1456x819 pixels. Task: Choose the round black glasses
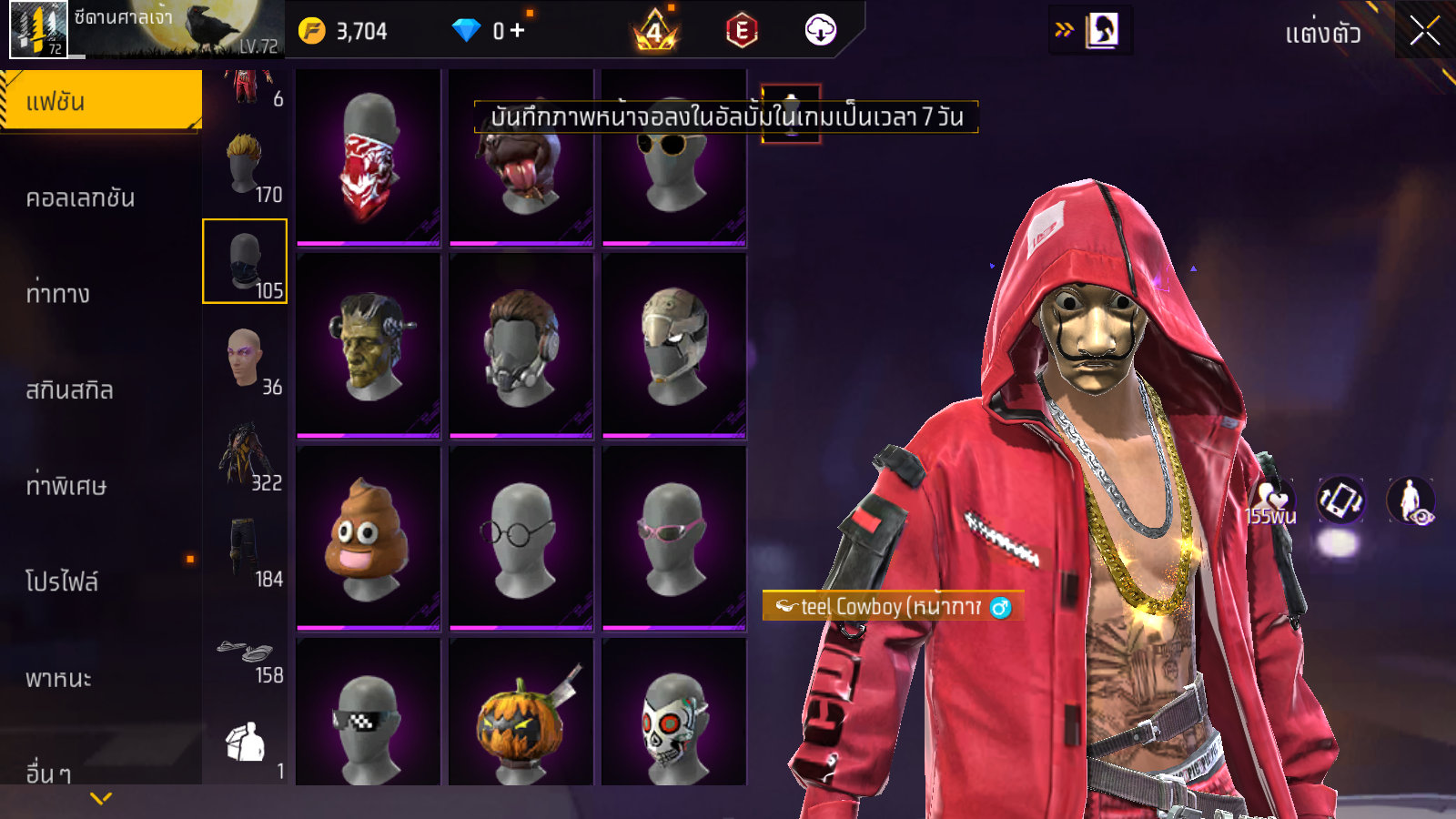click(521, 539)
